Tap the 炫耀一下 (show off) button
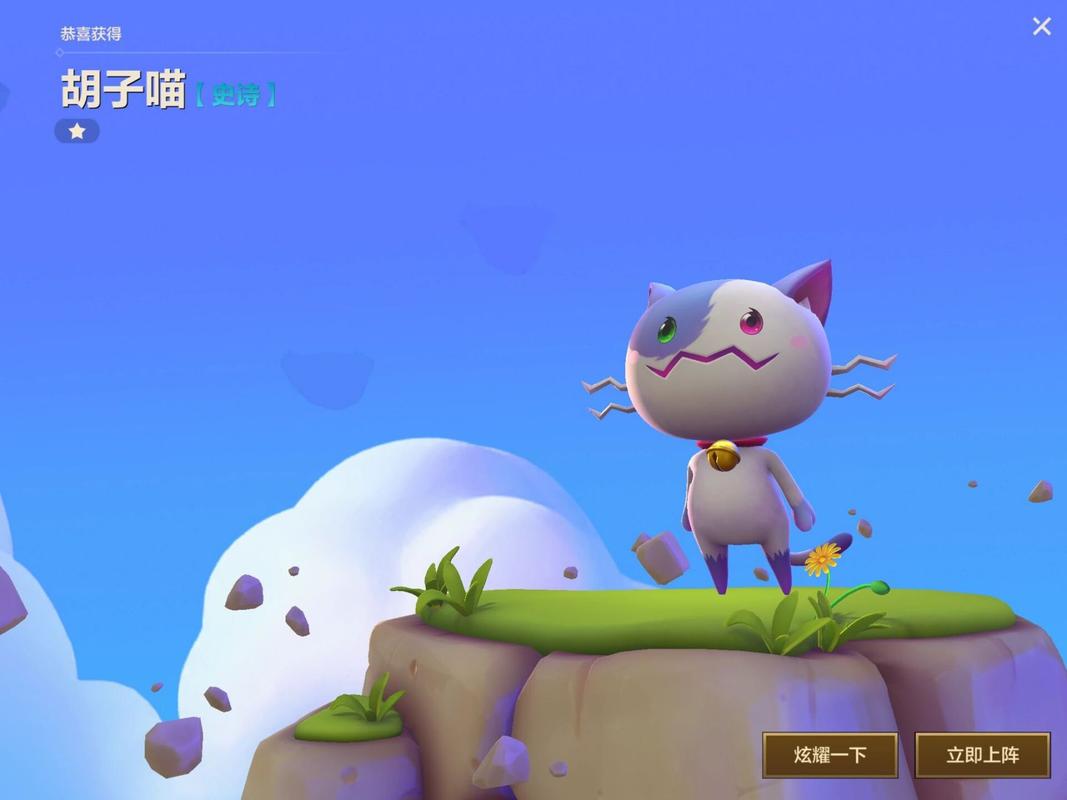 [830, 755]
